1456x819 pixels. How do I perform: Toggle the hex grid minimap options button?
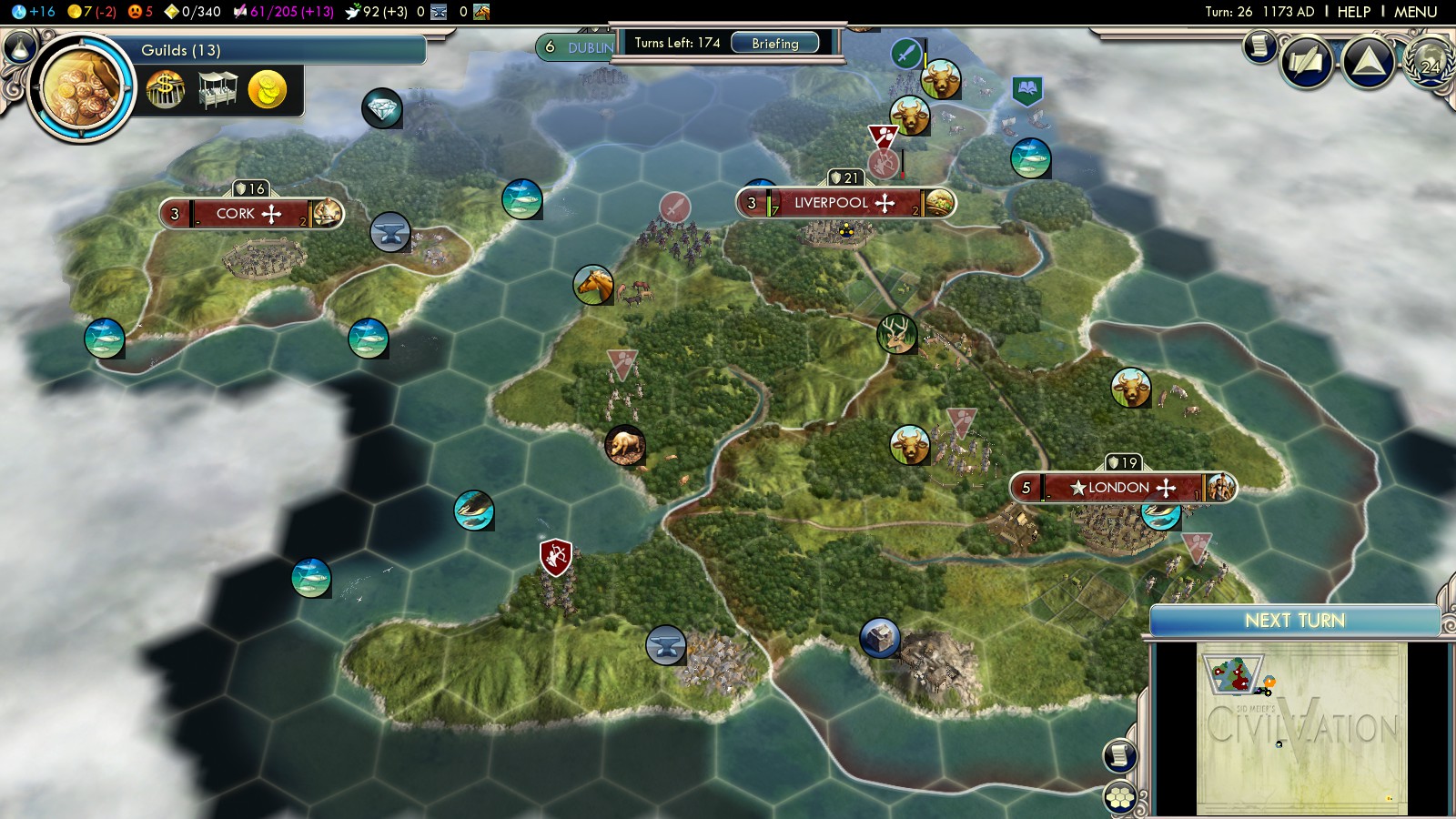pos(1119,799)
